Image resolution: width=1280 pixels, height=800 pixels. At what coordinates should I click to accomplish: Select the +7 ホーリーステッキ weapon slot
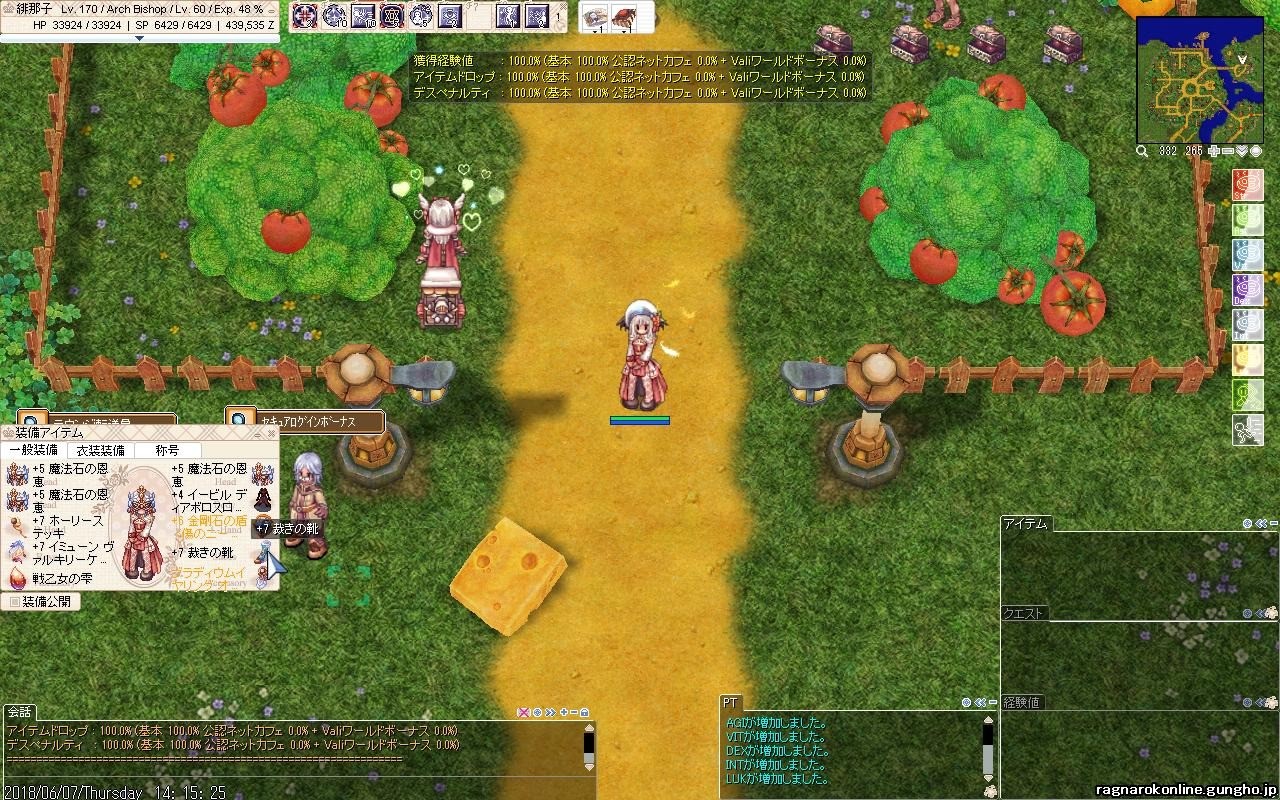17,526
